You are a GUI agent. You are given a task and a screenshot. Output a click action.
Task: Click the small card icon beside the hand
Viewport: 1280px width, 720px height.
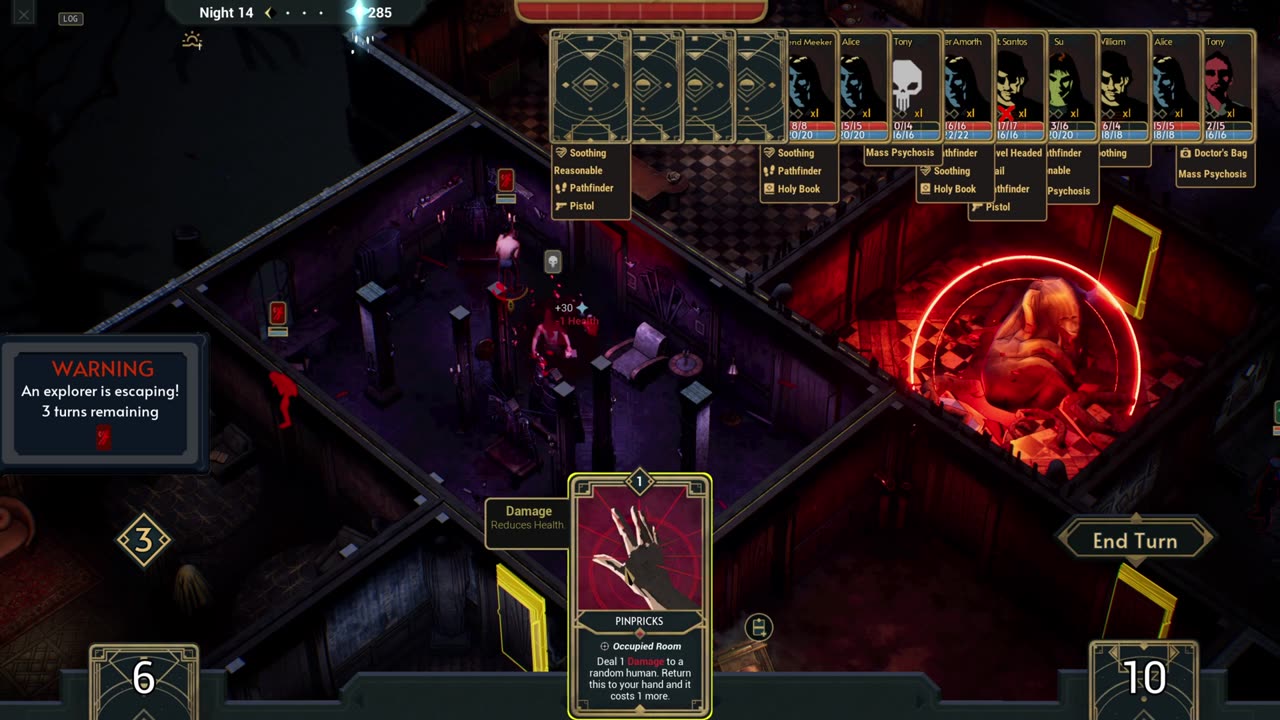point(759,627)
